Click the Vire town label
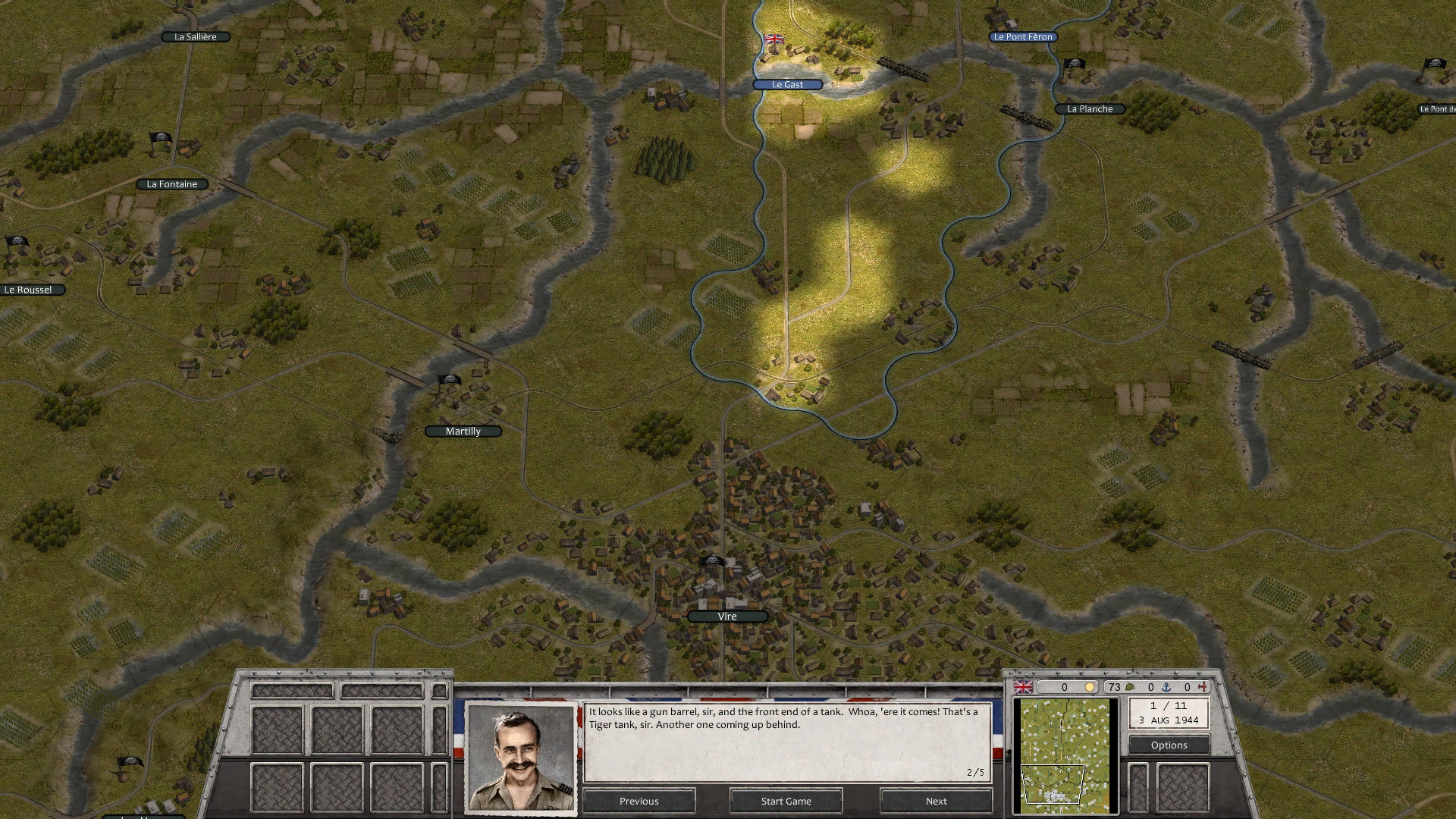 (x=726, y=616)
